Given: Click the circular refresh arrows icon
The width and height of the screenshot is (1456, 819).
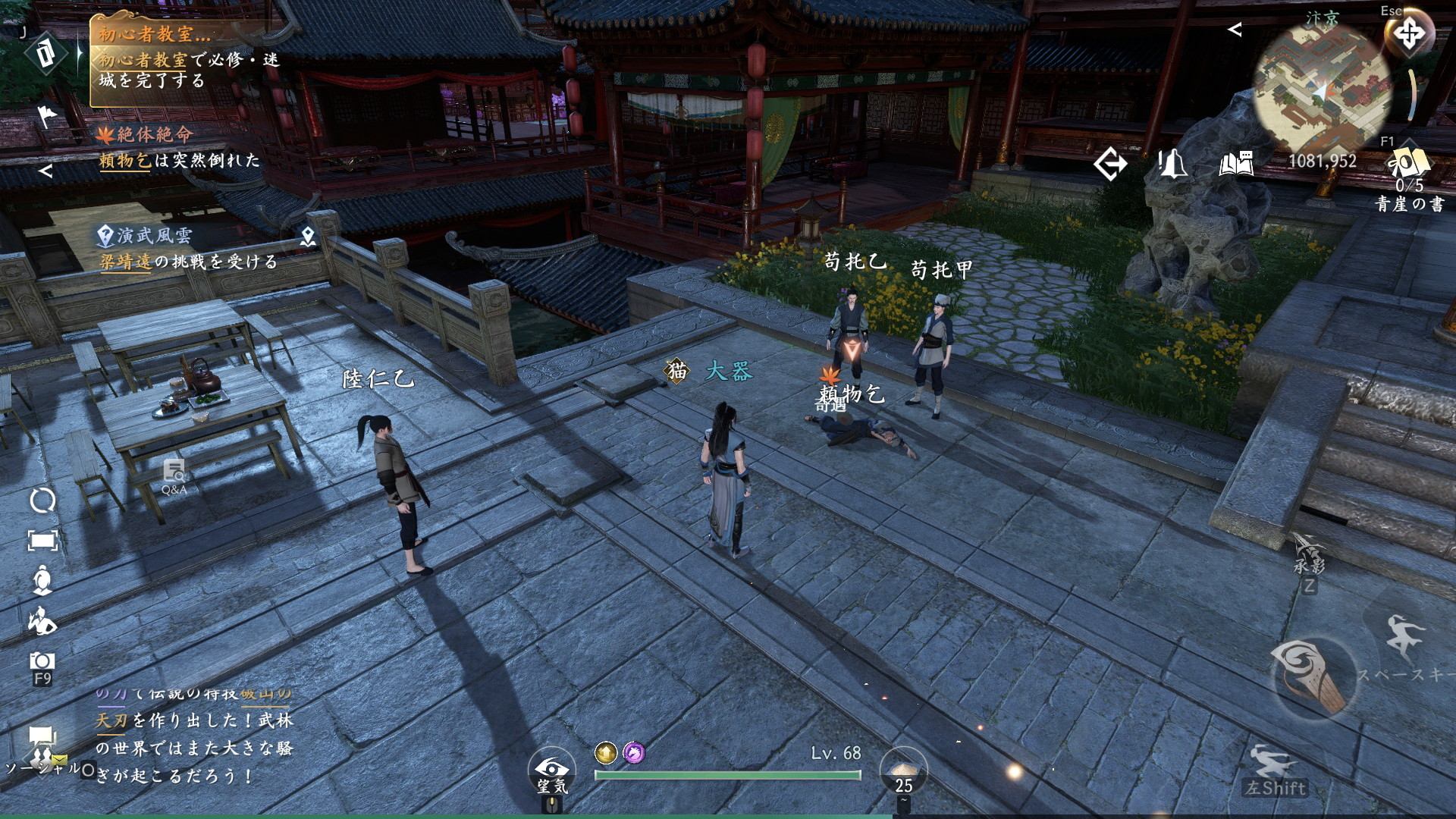Looking at the screenshot, I should pos(42,500).
